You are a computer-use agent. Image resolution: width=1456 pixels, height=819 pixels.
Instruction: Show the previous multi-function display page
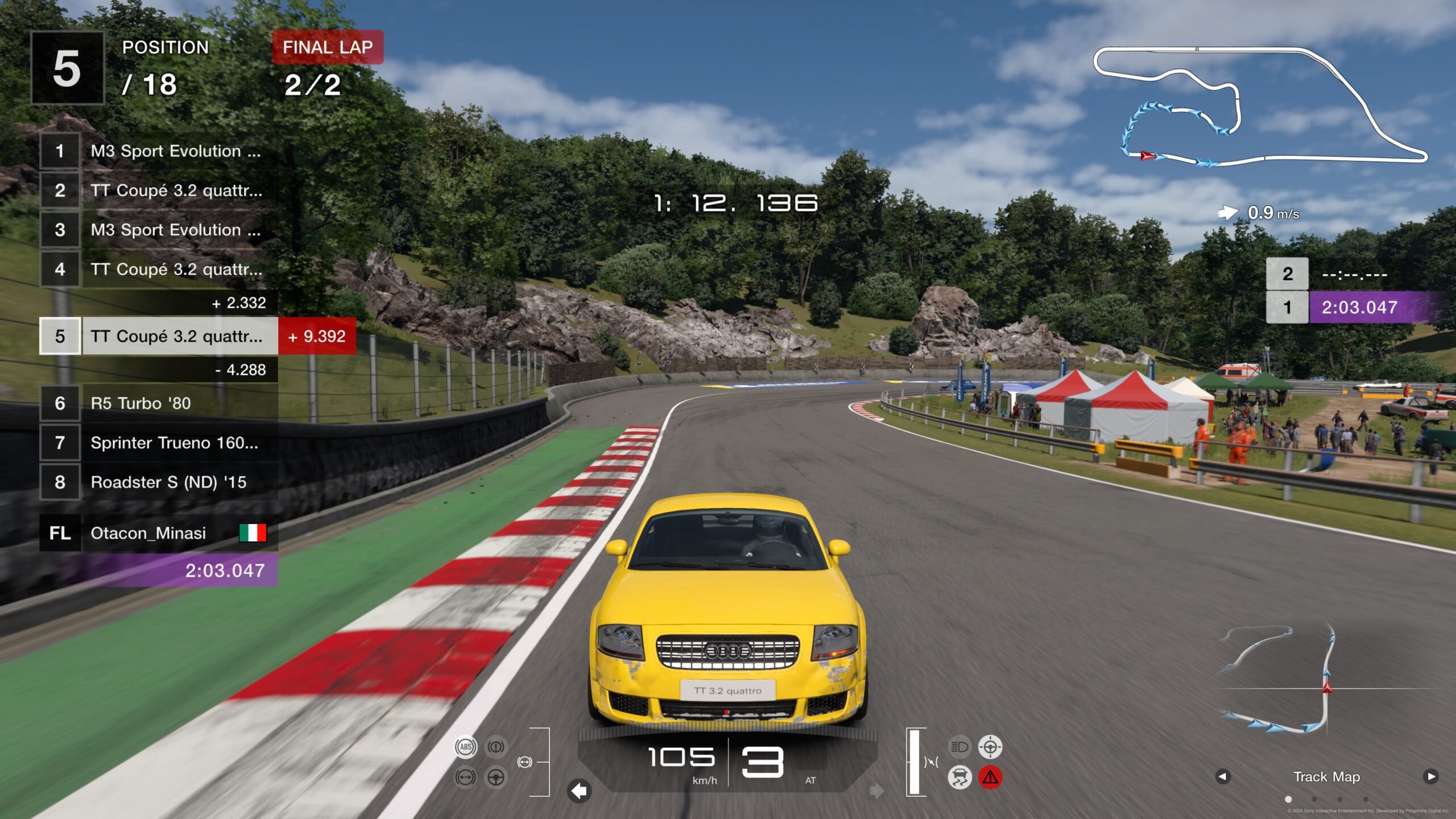[x=1223, y=776]
